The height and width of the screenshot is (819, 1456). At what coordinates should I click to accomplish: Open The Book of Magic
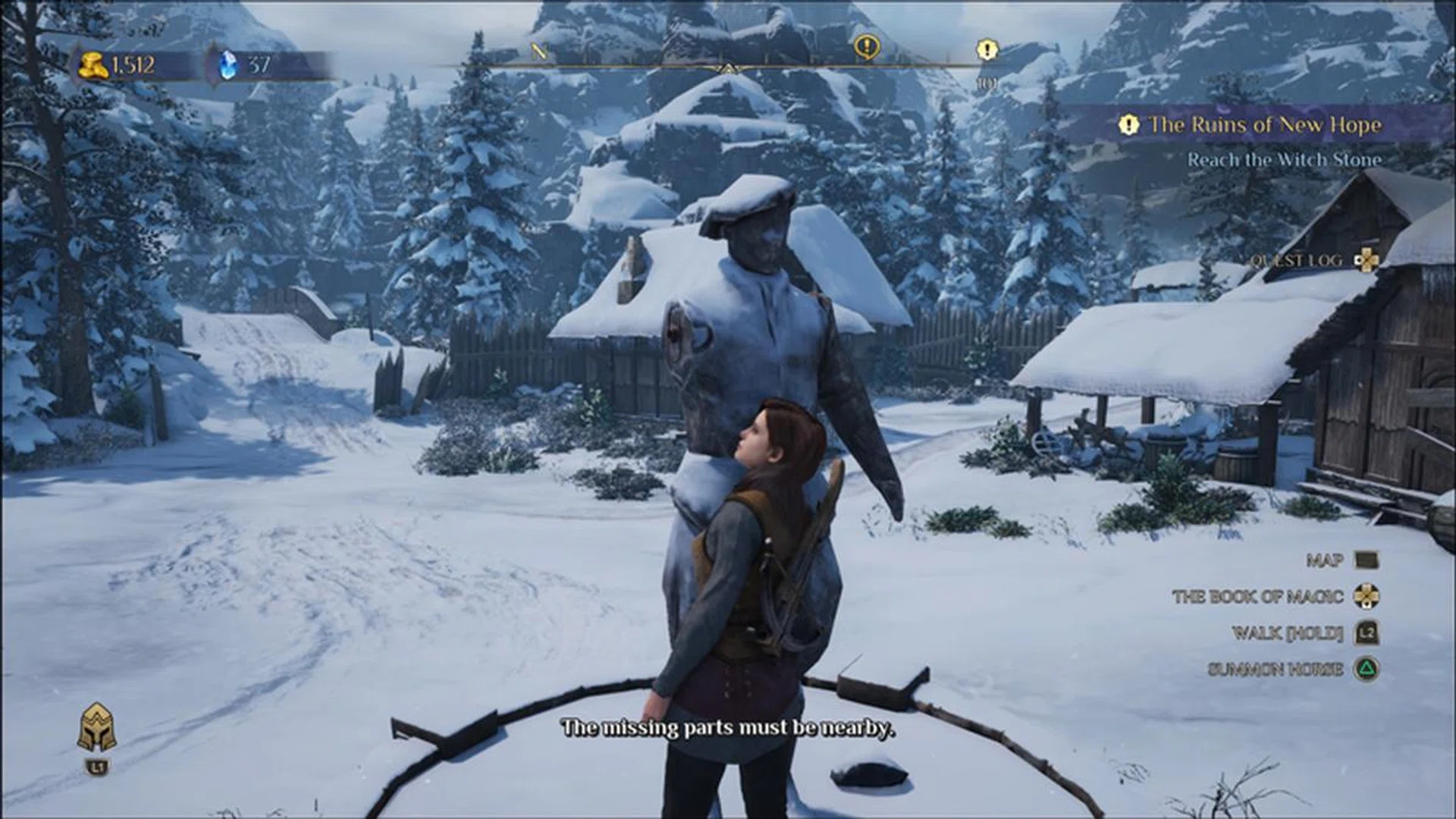click(1257, 596)
